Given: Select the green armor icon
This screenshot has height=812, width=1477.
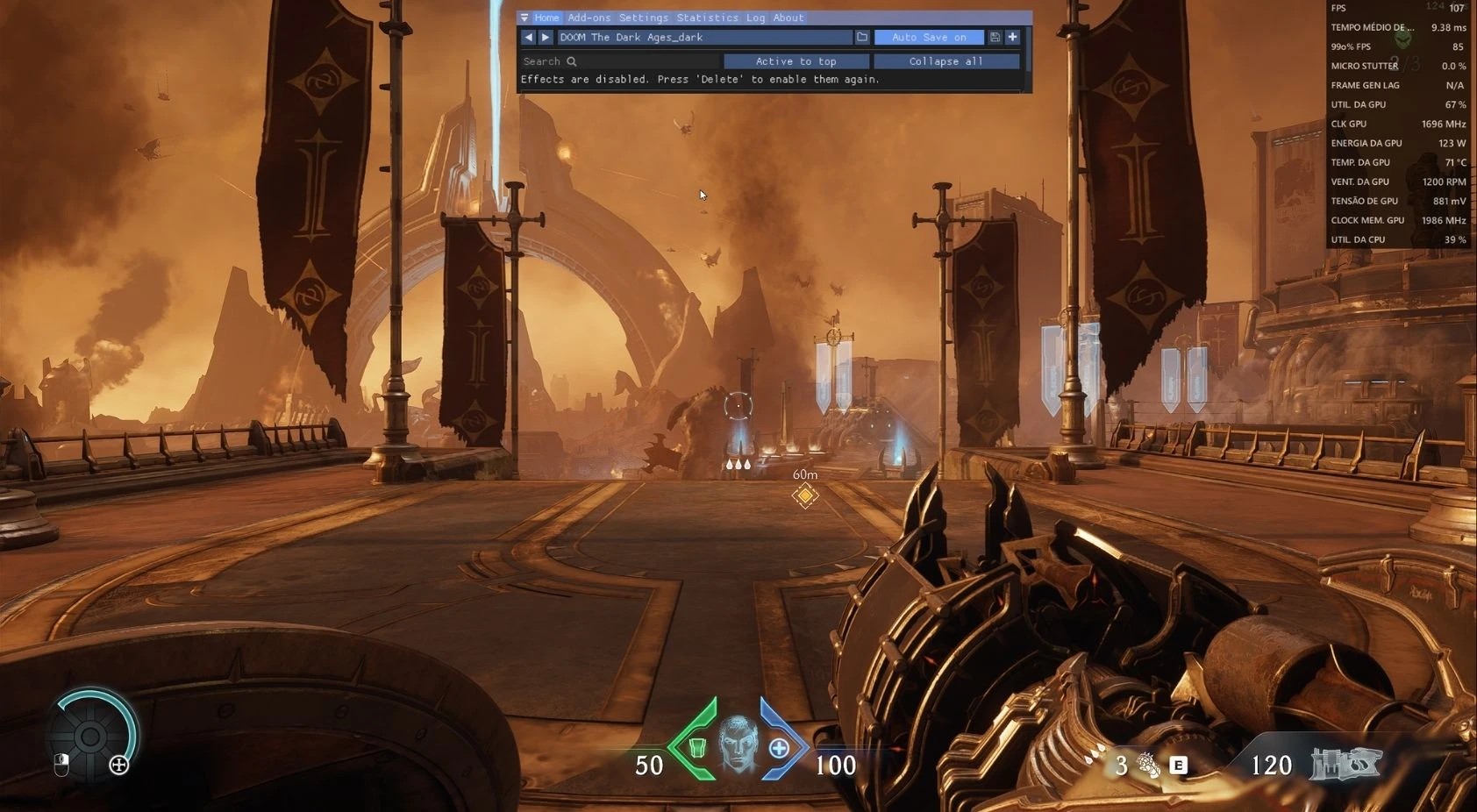Looking at the screenshot, I should pos(697,748).
